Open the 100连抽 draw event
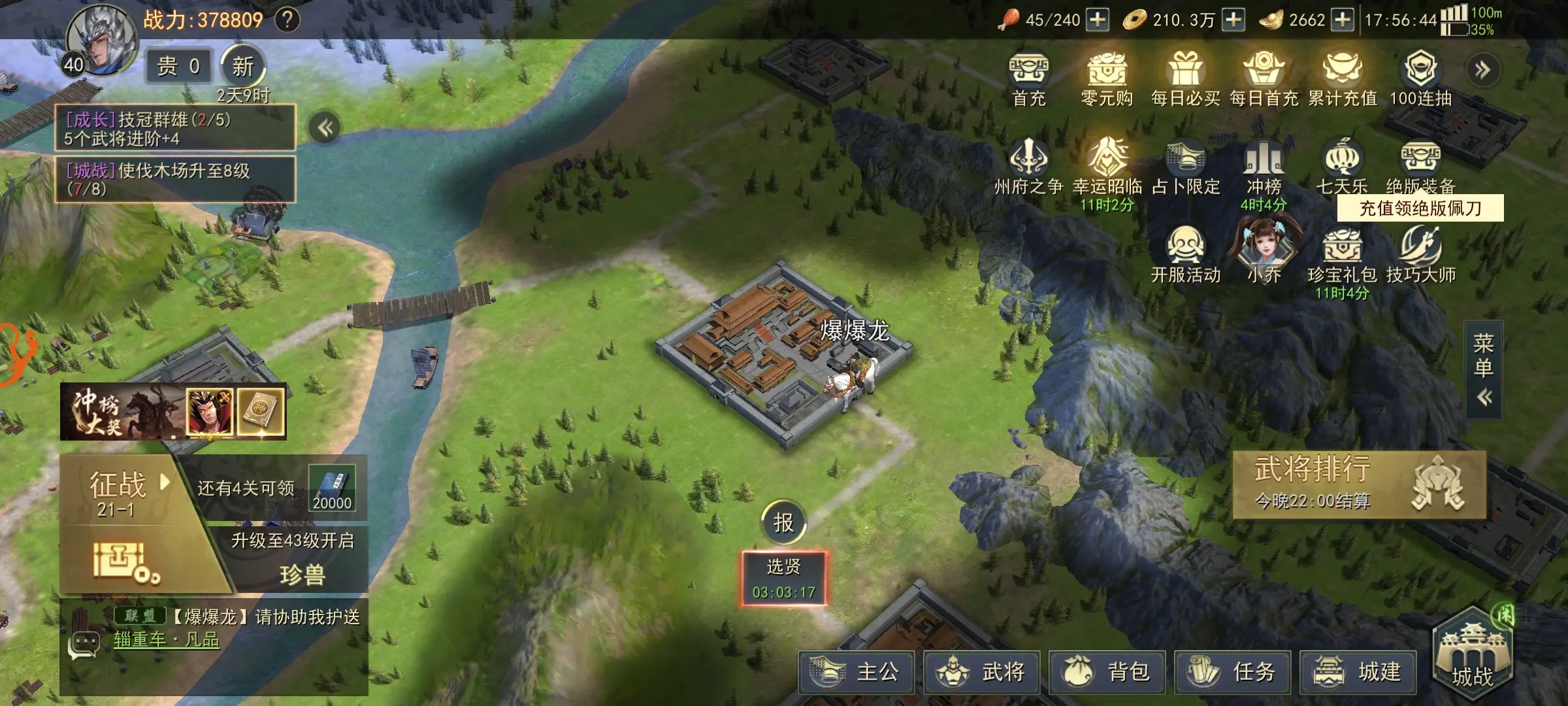Image resolution: width=1568 pixels, height=706 pixels. 1420,80
